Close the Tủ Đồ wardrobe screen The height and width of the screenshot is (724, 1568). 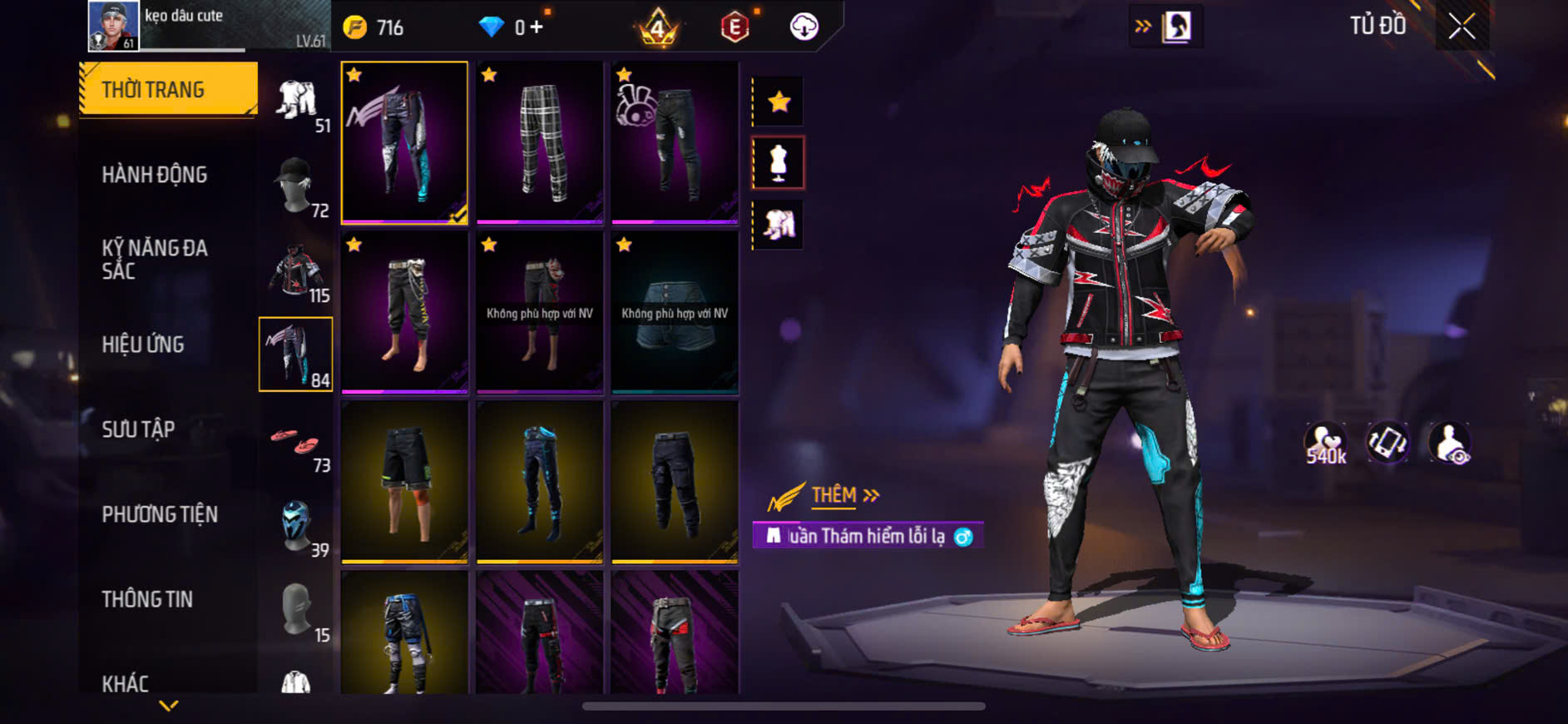[x=1461, y=27]
